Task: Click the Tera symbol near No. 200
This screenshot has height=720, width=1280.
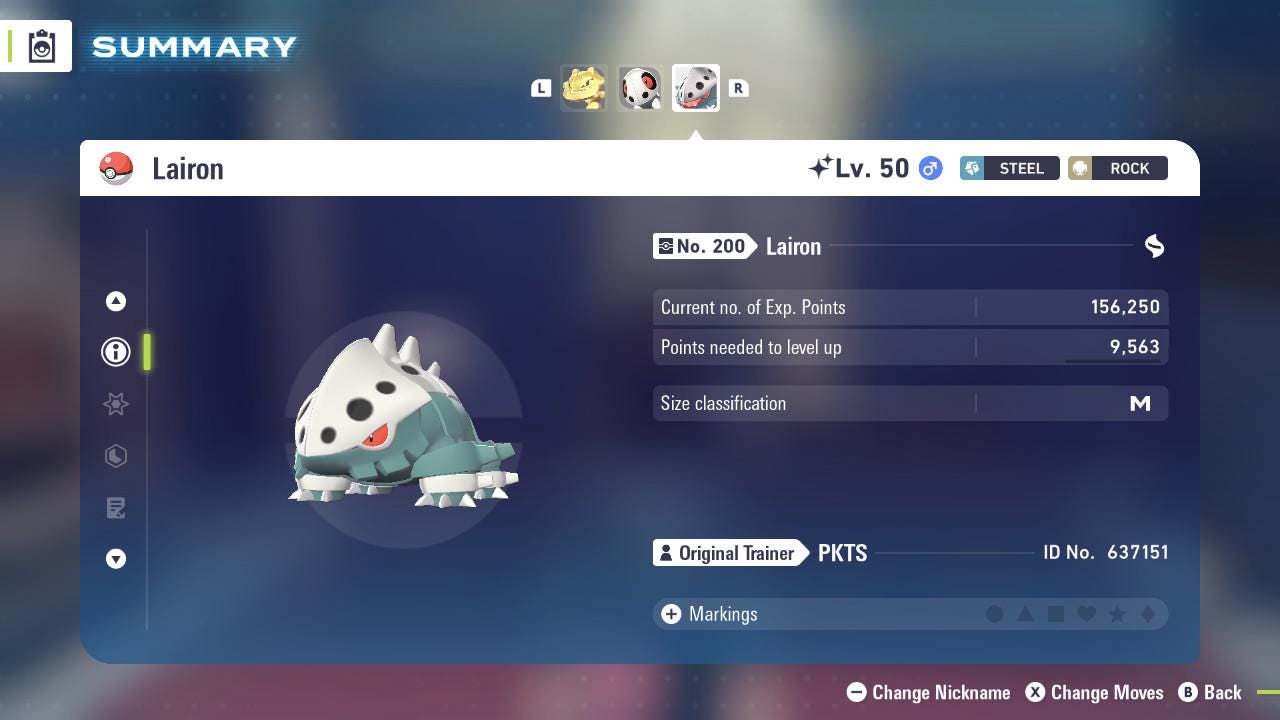Action: tap(1154, 245)
